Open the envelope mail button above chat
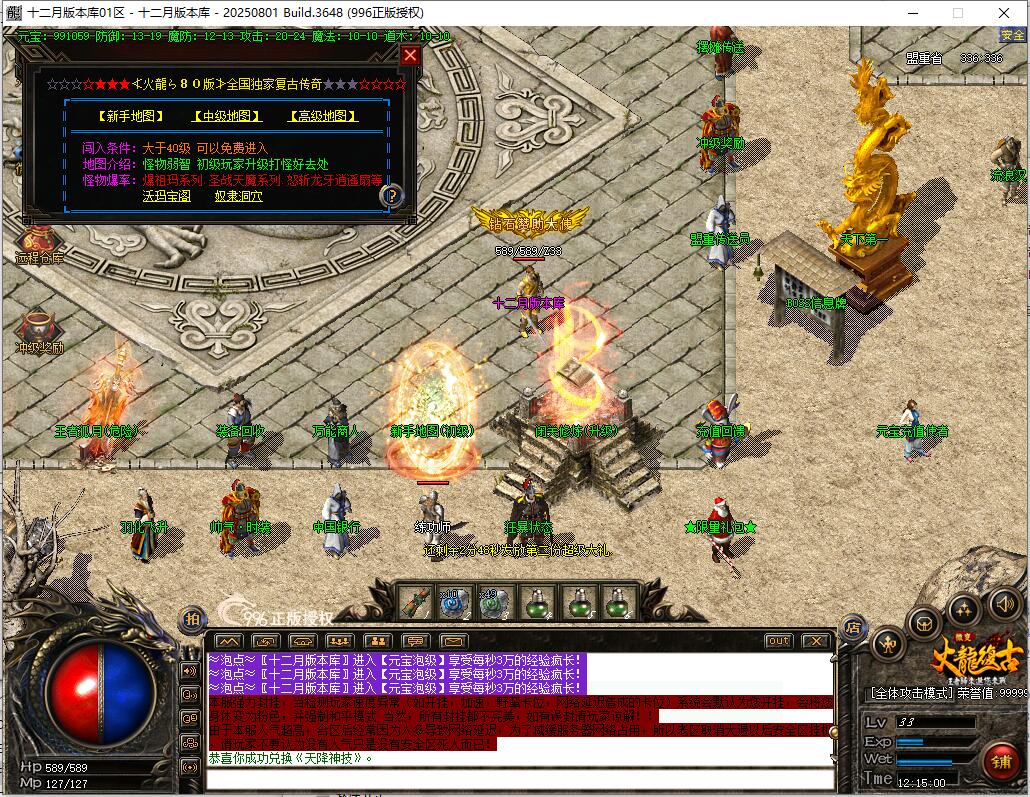1030x797 pixels. point(453,640)
